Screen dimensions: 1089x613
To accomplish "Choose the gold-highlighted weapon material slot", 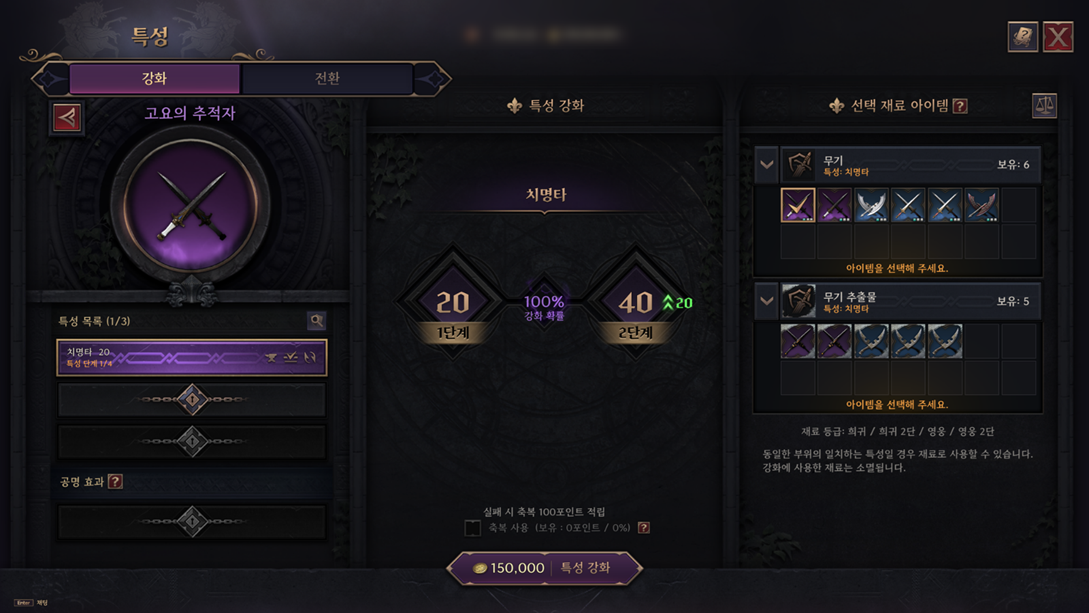I will pos(798,205).
